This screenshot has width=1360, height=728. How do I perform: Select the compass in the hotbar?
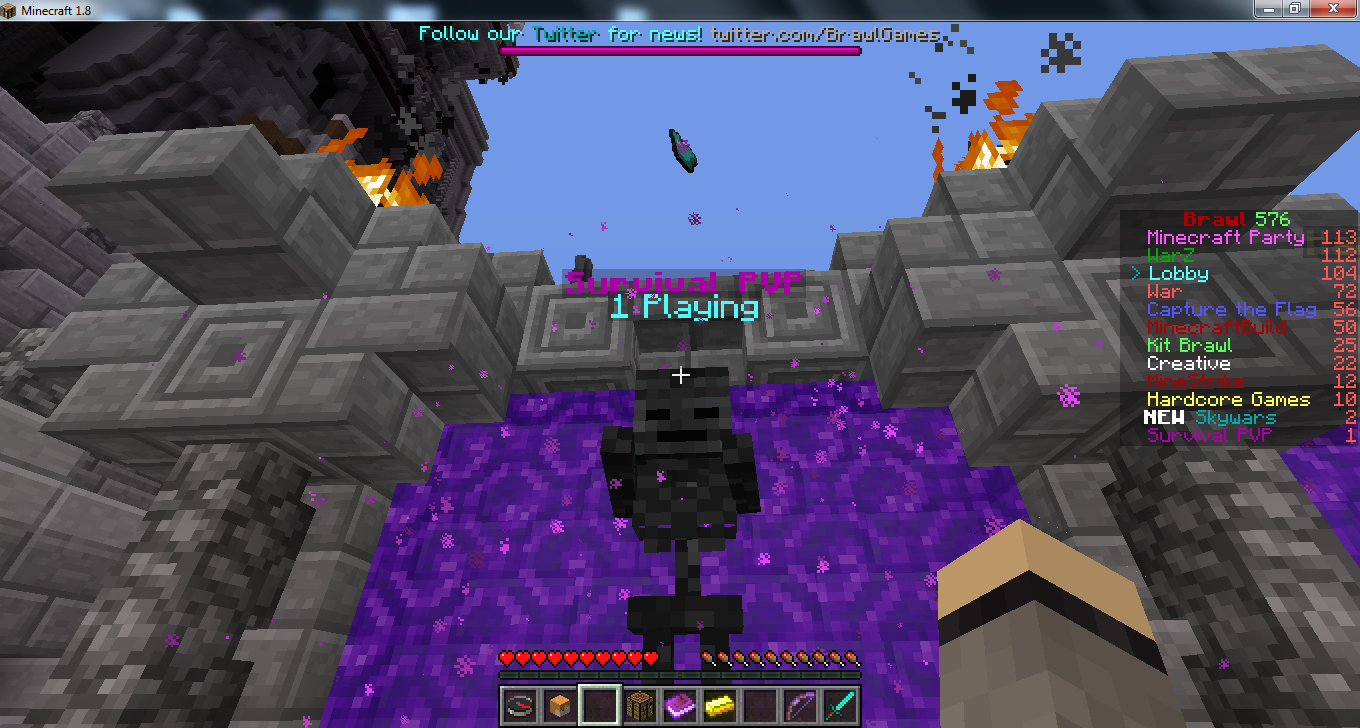pos(518,705)
